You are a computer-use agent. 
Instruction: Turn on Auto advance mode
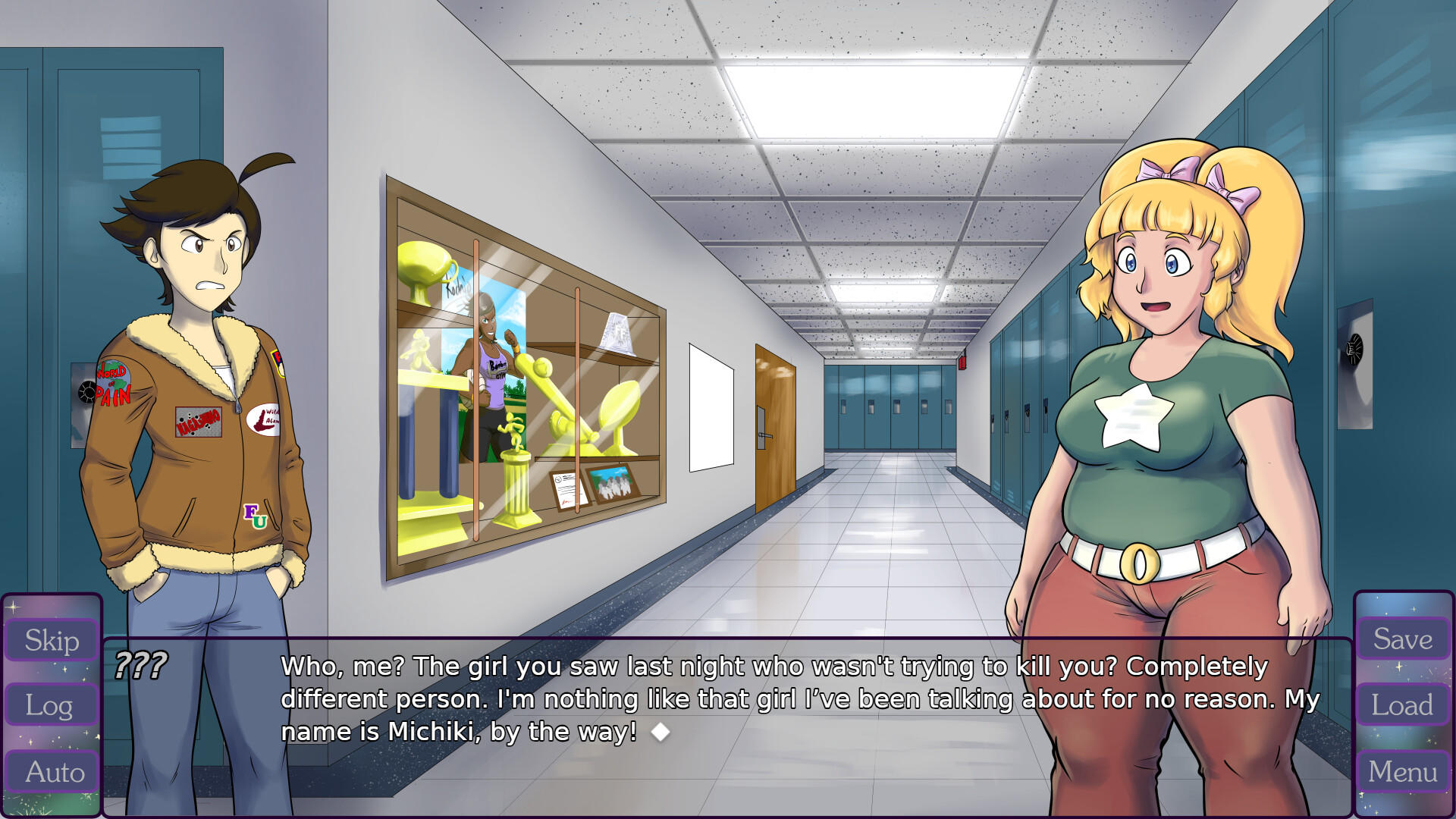coord(50,773)
